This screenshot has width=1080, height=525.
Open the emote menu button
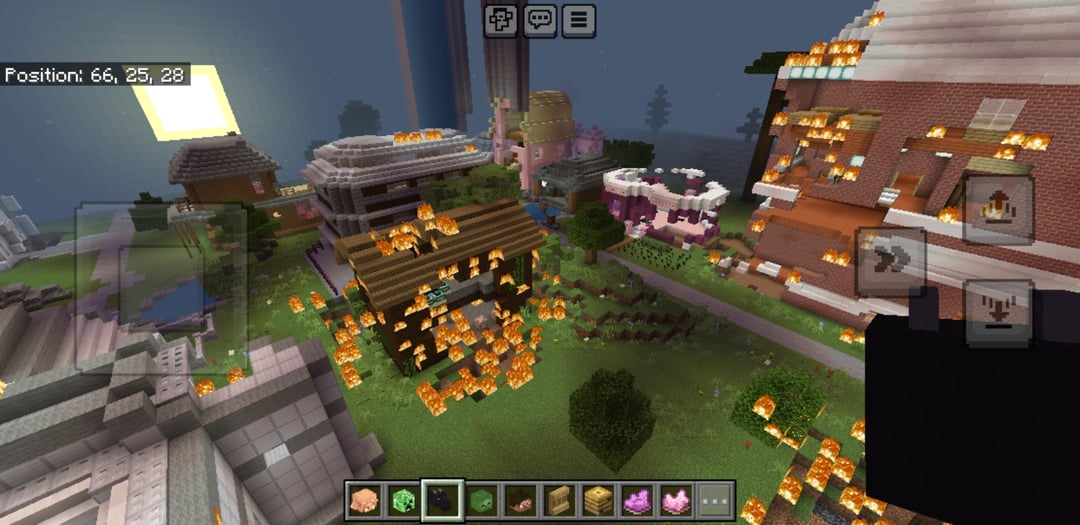pos(500,19)
